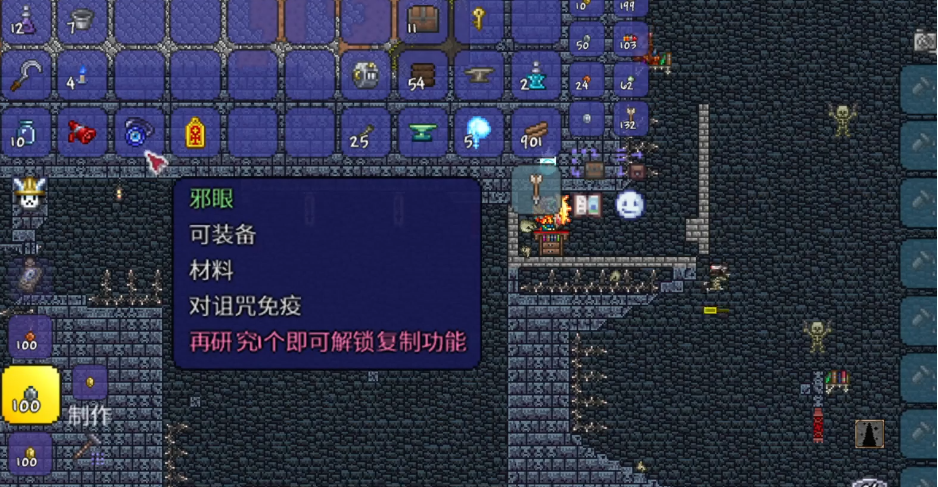The height and width of the screenshot is (487, 938).
Task: Select the blue evil eye accessory
Action: (x=138, y=132)
